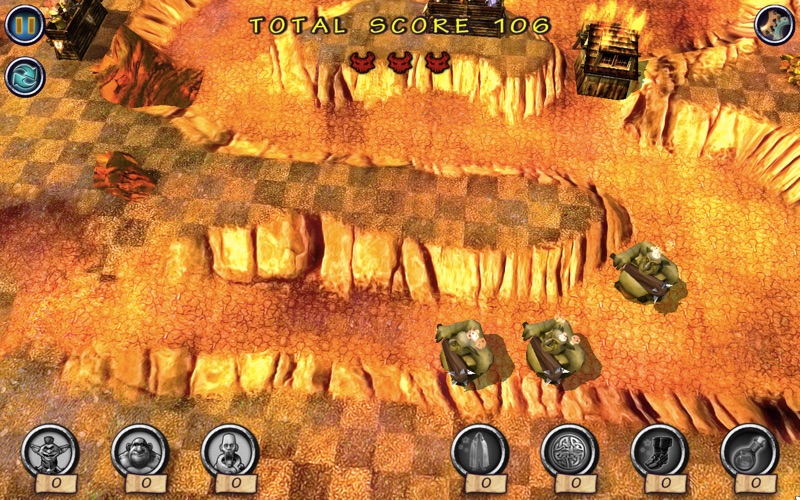Pick the bald bearded unit icon

230,450
